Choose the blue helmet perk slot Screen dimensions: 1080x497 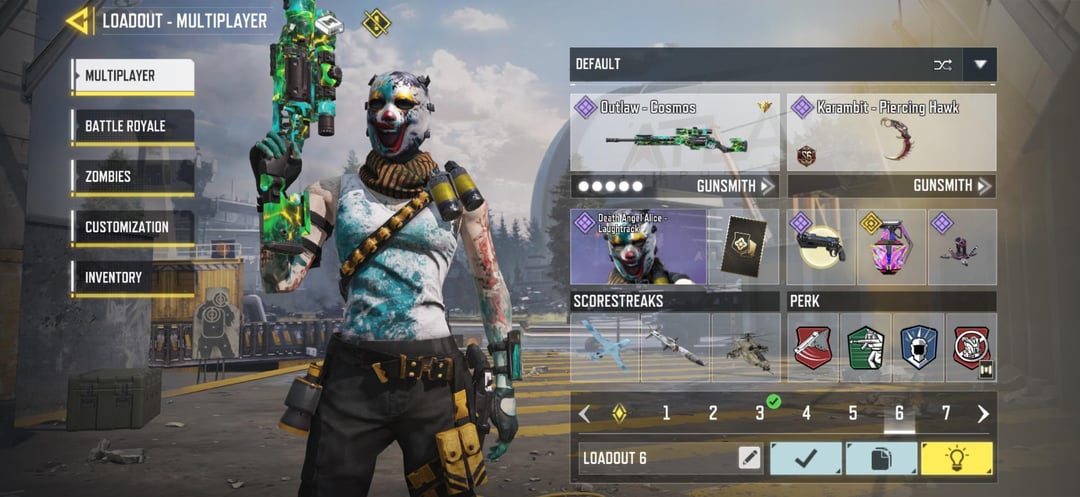pyautogui.click(x=918, y=347)
